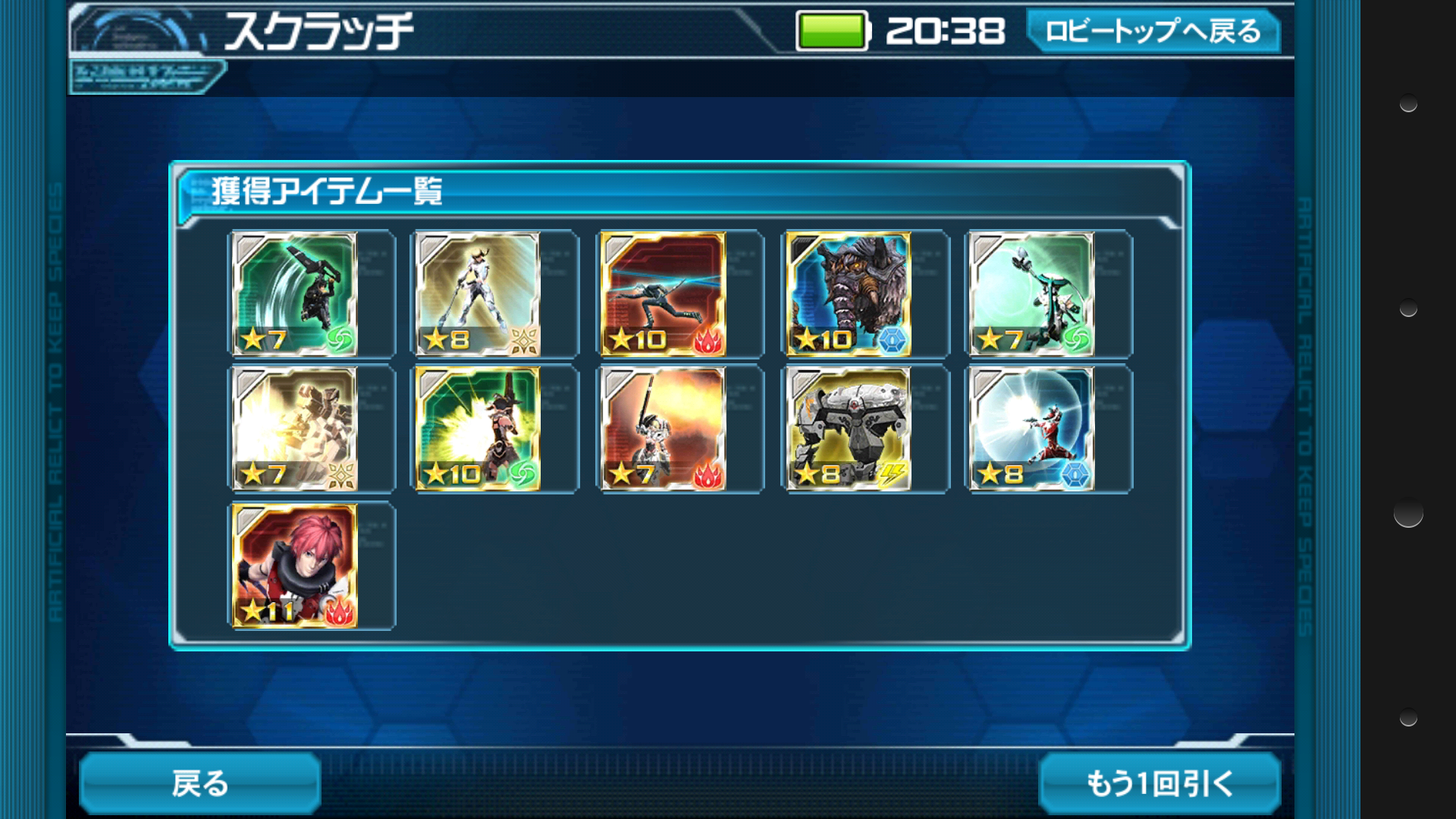Pick the ★8 lightning mech card
Screen dimensions: 1456x819
click(x=848, y=429)
